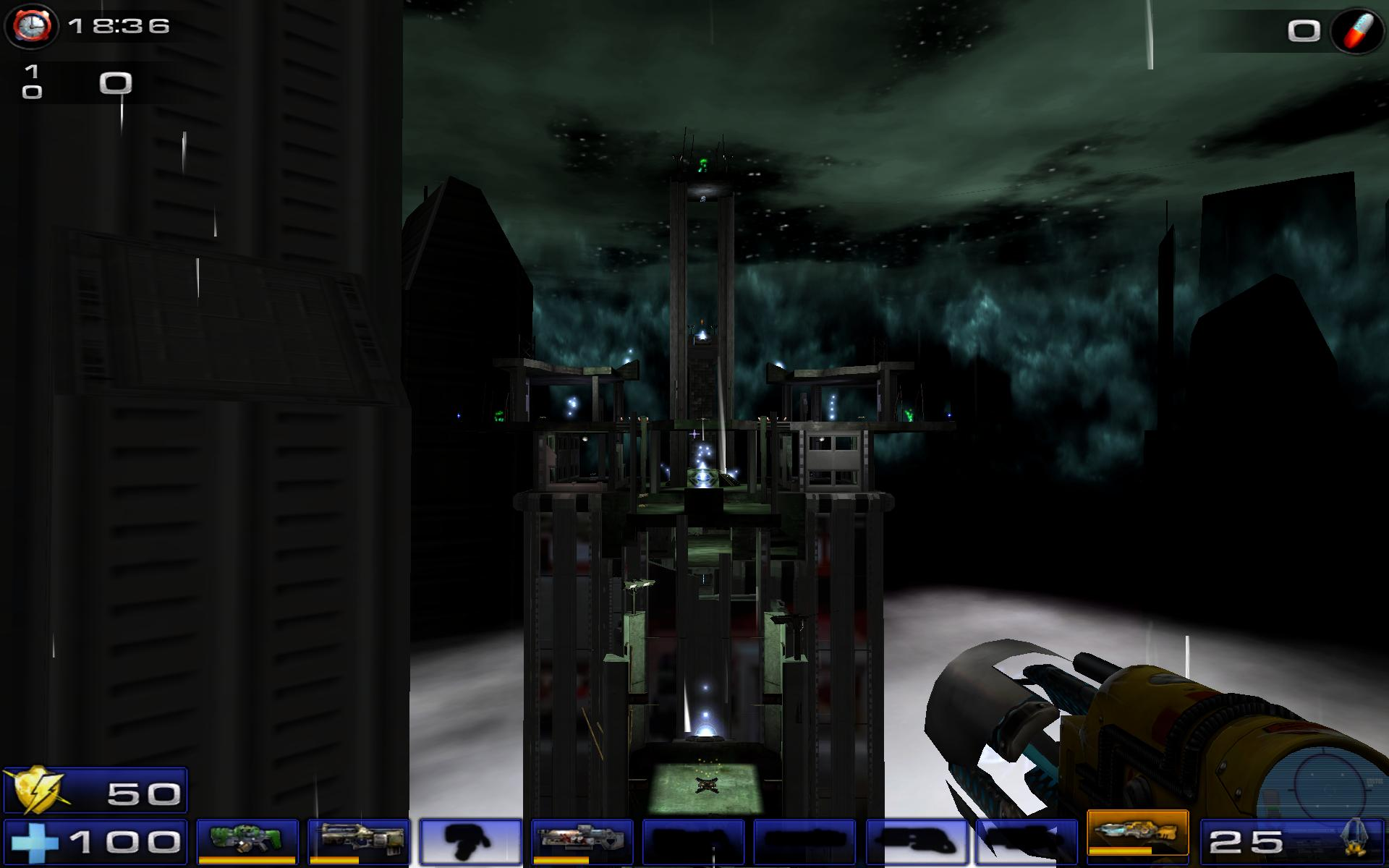Click the match timer showing 18:36
The height and width of the screenshot is (868, 1389).
coord(118,27)
